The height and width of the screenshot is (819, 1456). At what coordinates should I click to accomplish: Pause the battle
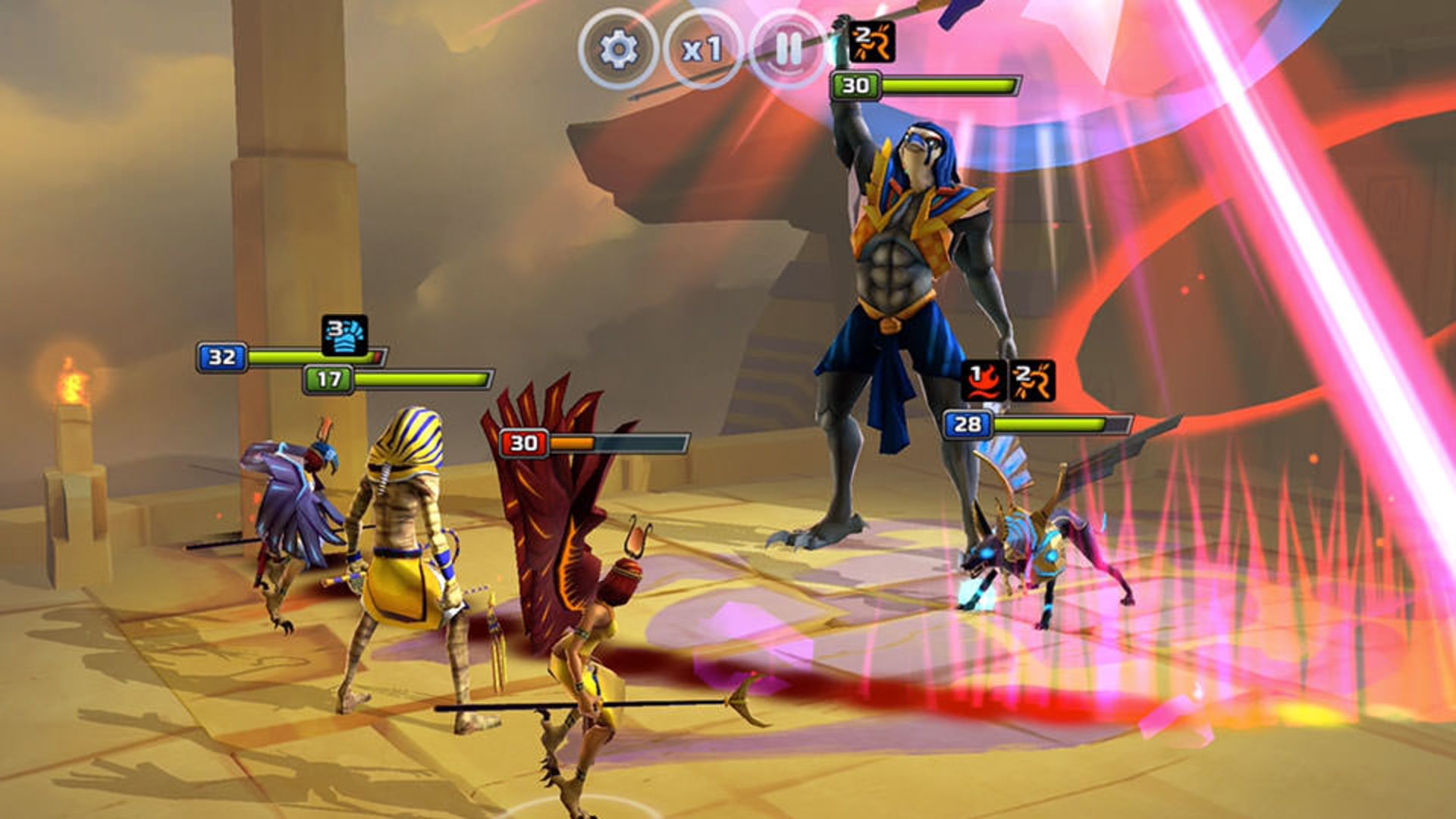pyautogui.click(x=788, y=49)
